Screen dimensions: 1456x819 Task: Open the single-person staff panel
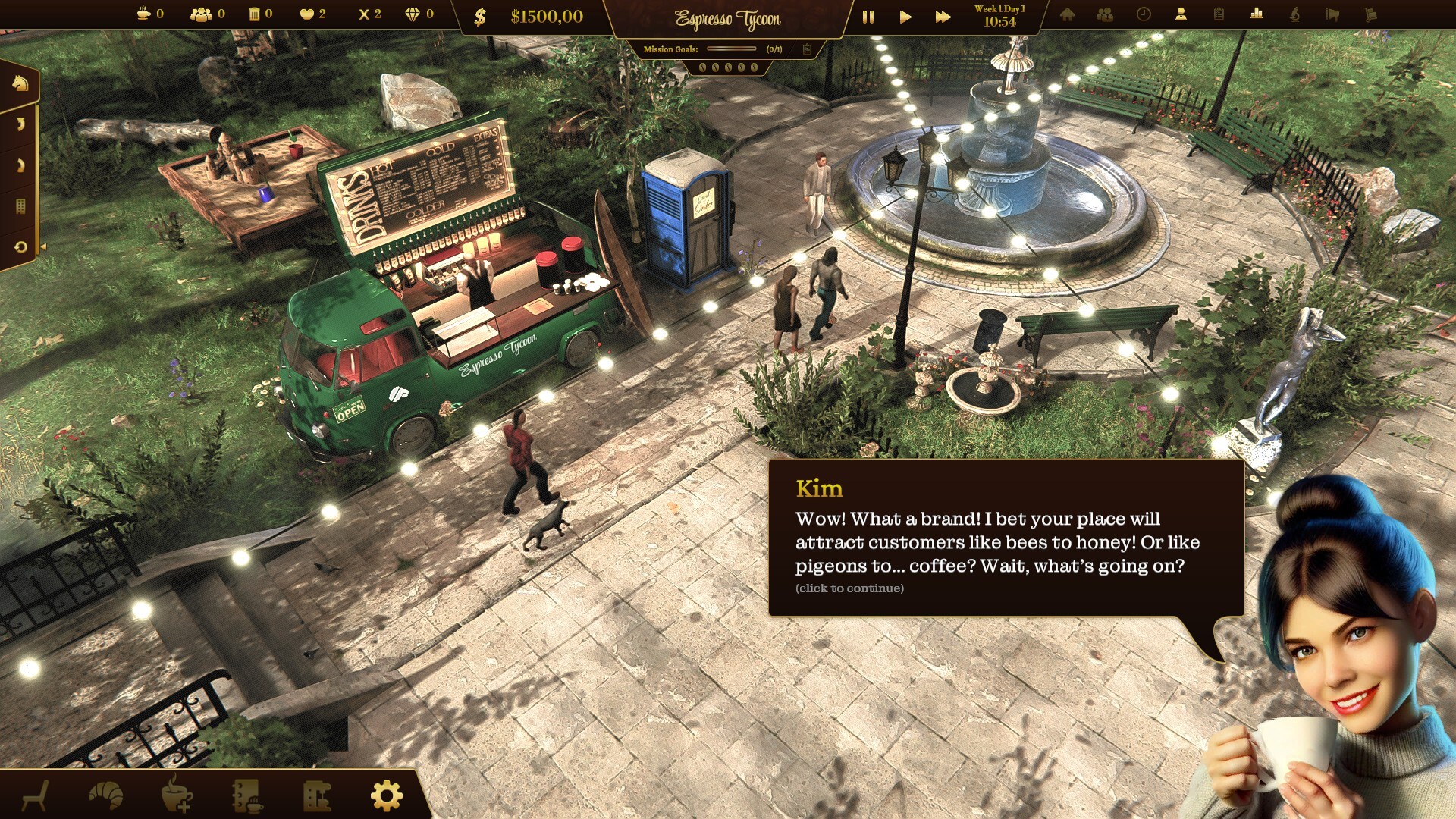(1181, 14)
